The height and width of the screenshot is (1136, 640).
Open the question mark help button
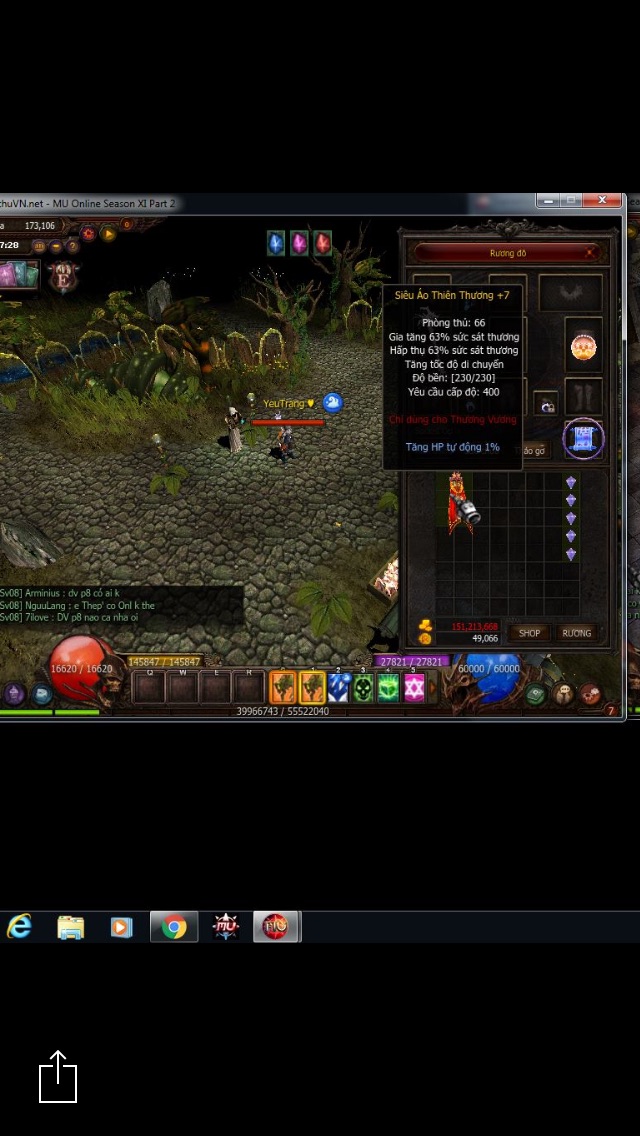click(73, 246)
